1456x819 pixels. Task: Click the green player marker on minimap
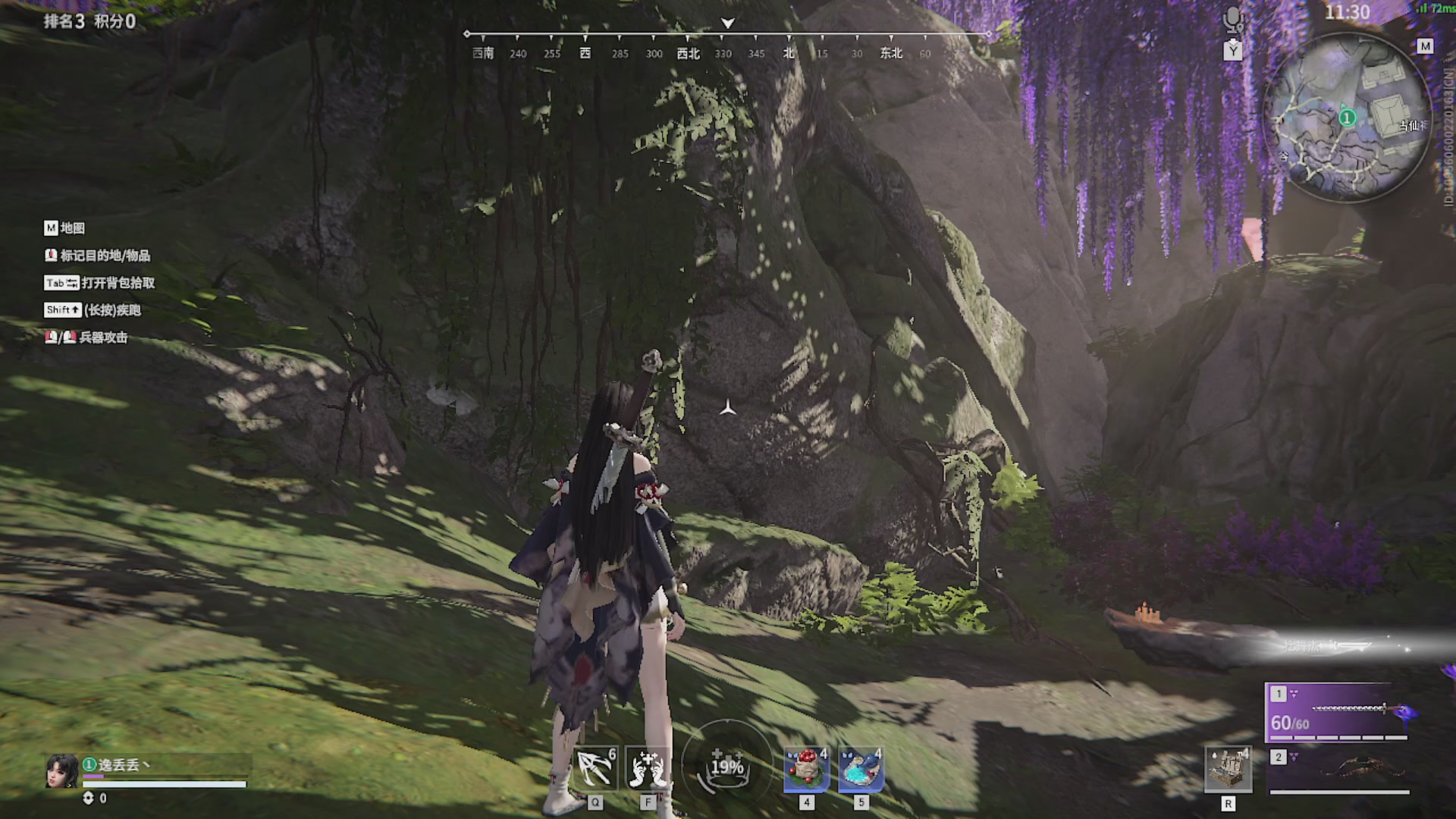point(1347,118)
